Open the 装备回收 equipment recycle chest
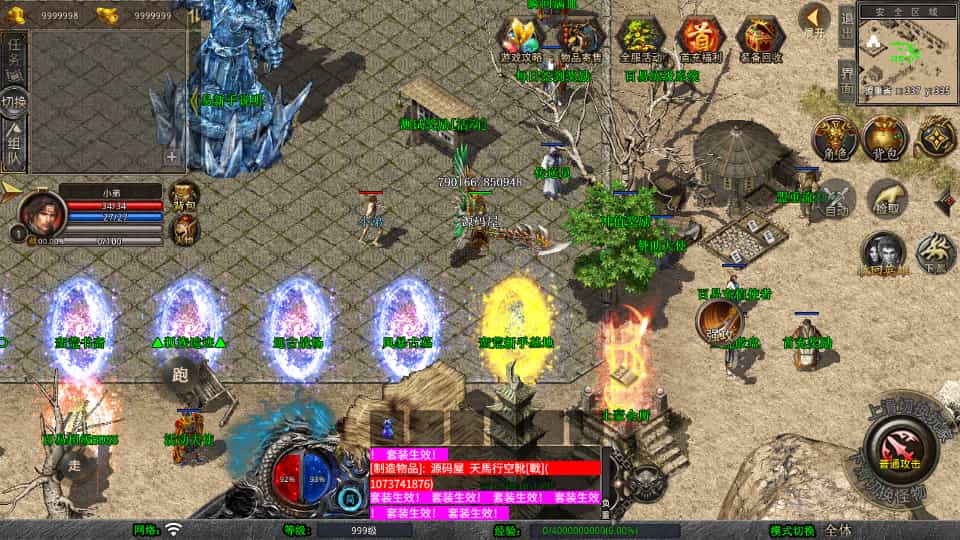The width and height of the screenshot is (960, 540). tap(761, 38)
